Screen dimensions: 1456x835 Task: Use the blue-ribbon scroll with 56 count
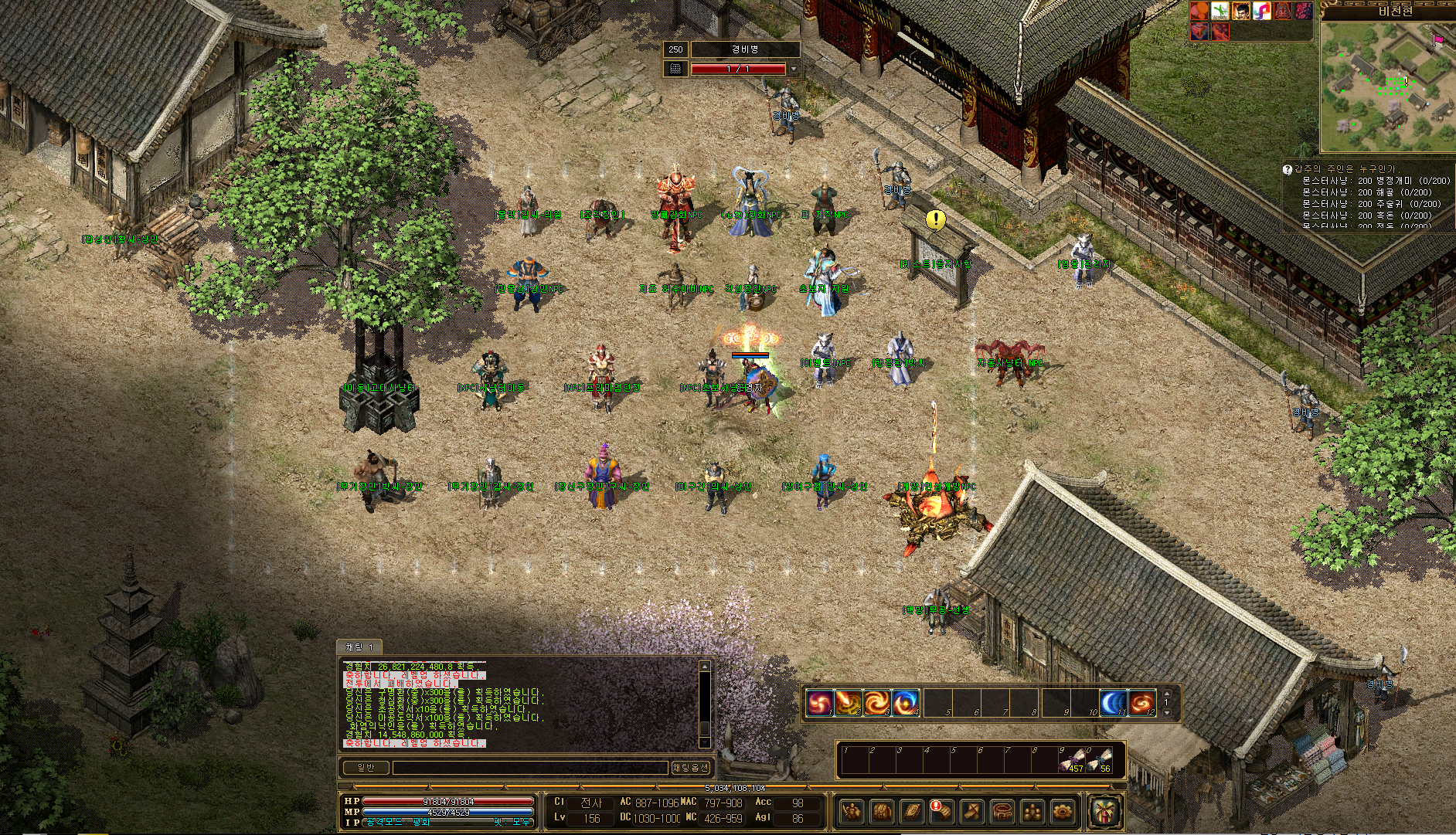pyautogui.click(x=1103, y=759)
